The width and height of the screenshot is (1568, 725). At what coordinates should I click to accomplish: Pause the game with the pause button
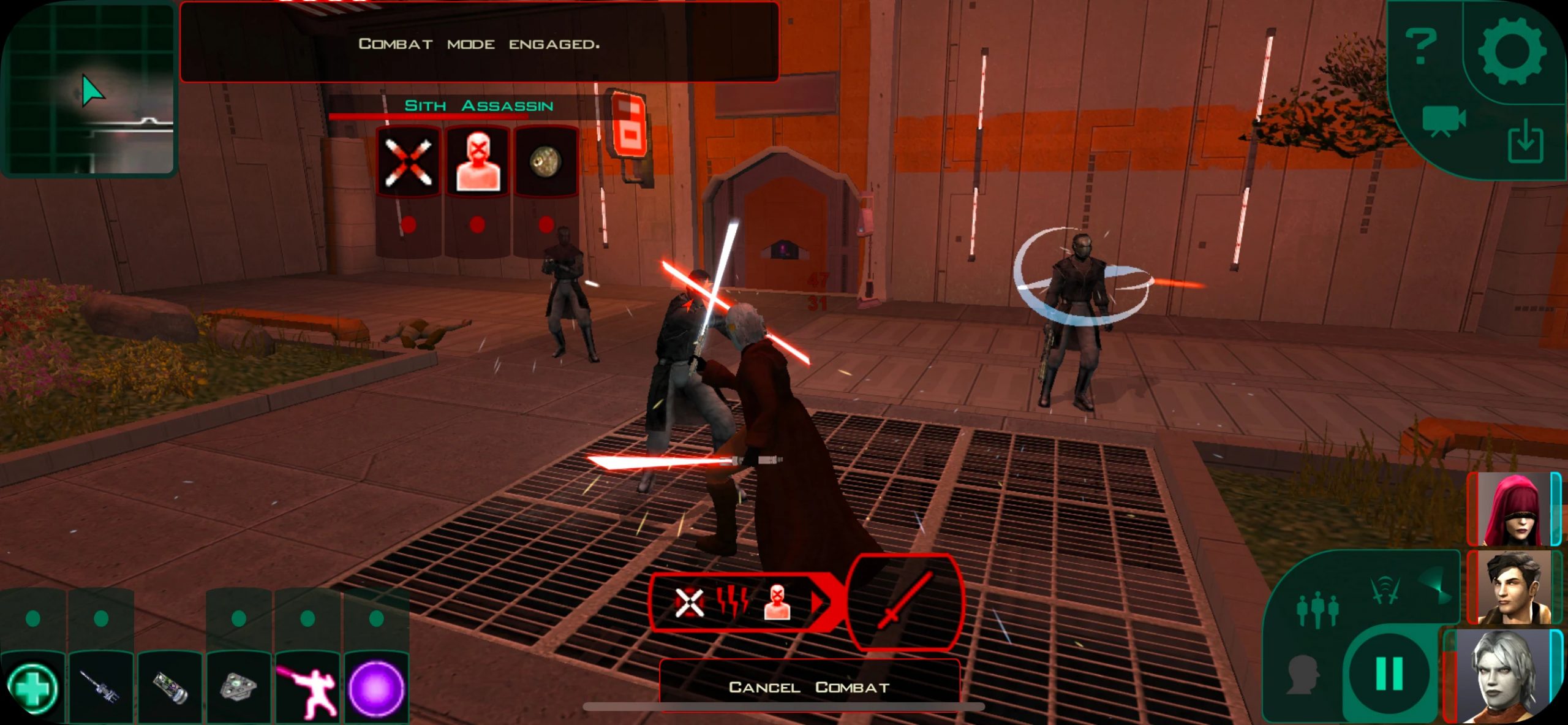point(1389,673)
